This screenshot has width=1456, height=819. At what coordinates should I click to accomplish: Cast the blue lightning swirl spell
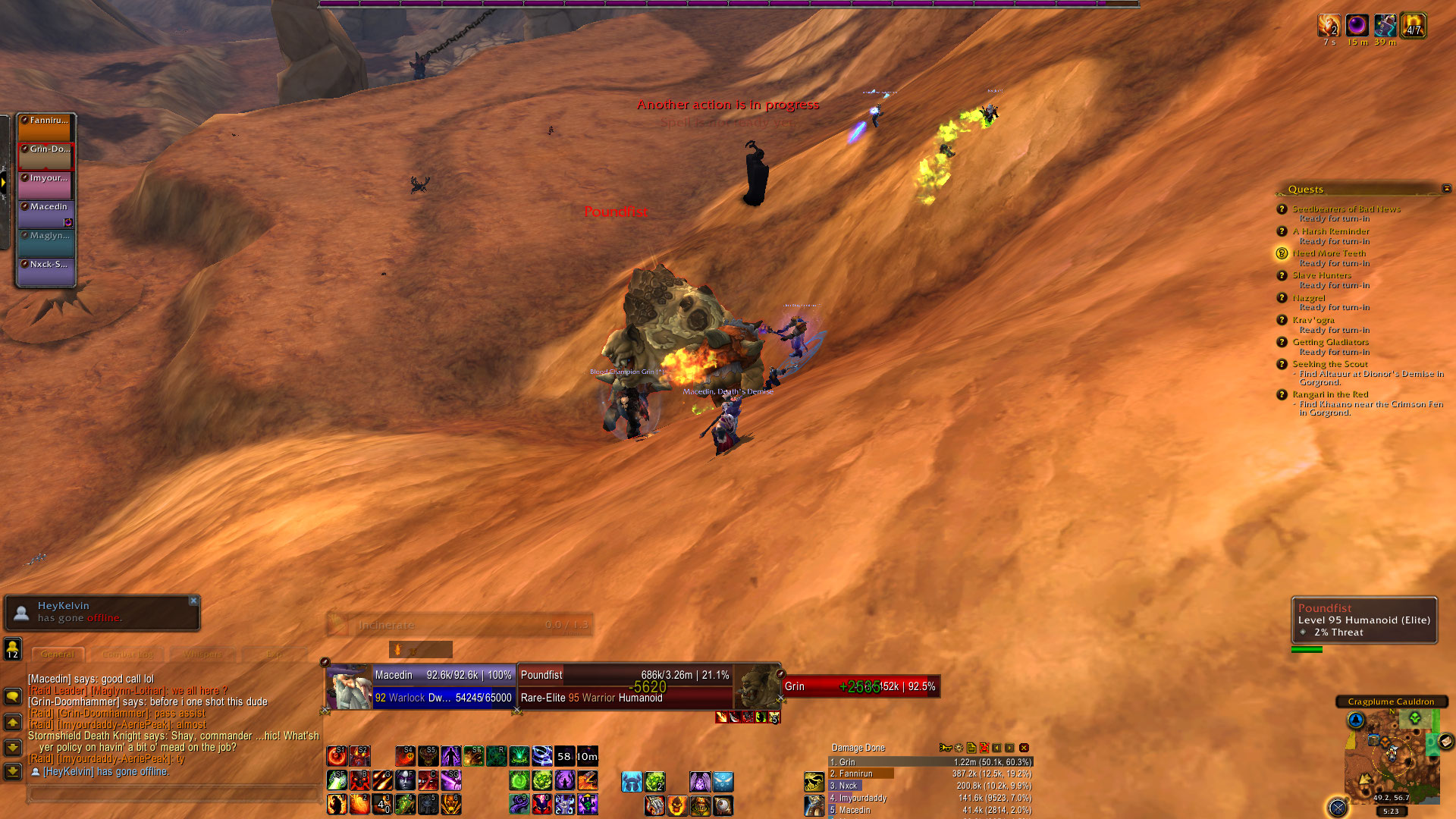tap(541, 756)
